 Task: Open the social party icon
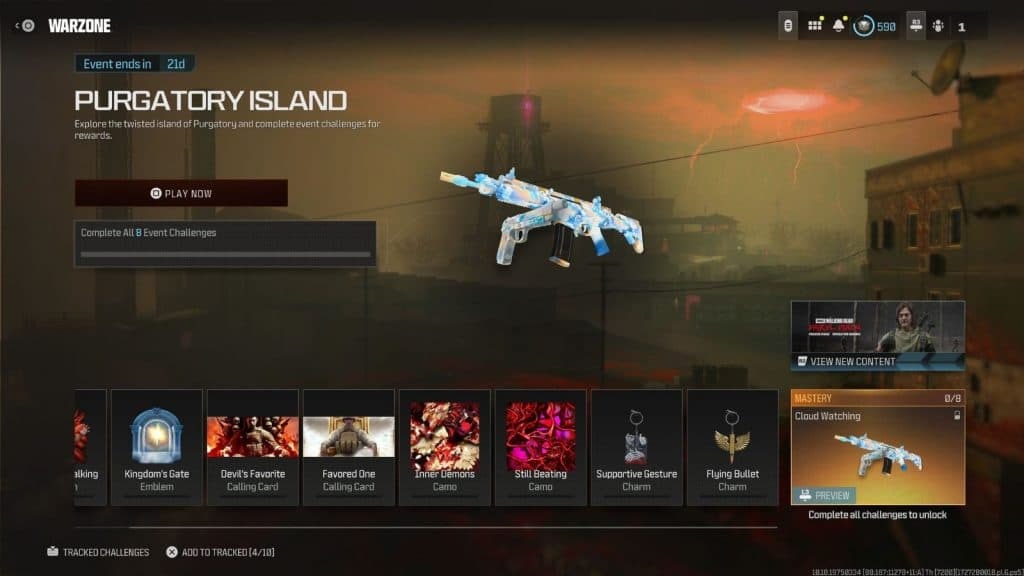[x=941, y=26]
